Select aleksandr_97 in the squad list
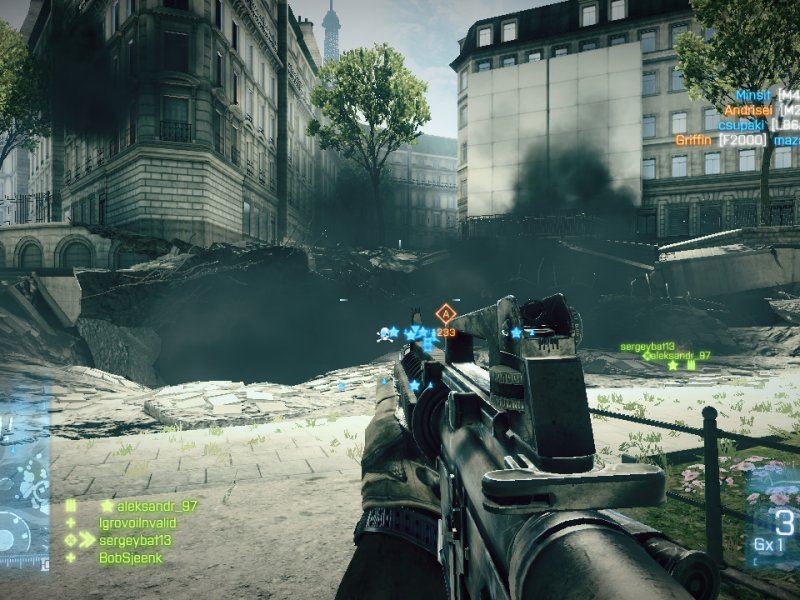 148,506
